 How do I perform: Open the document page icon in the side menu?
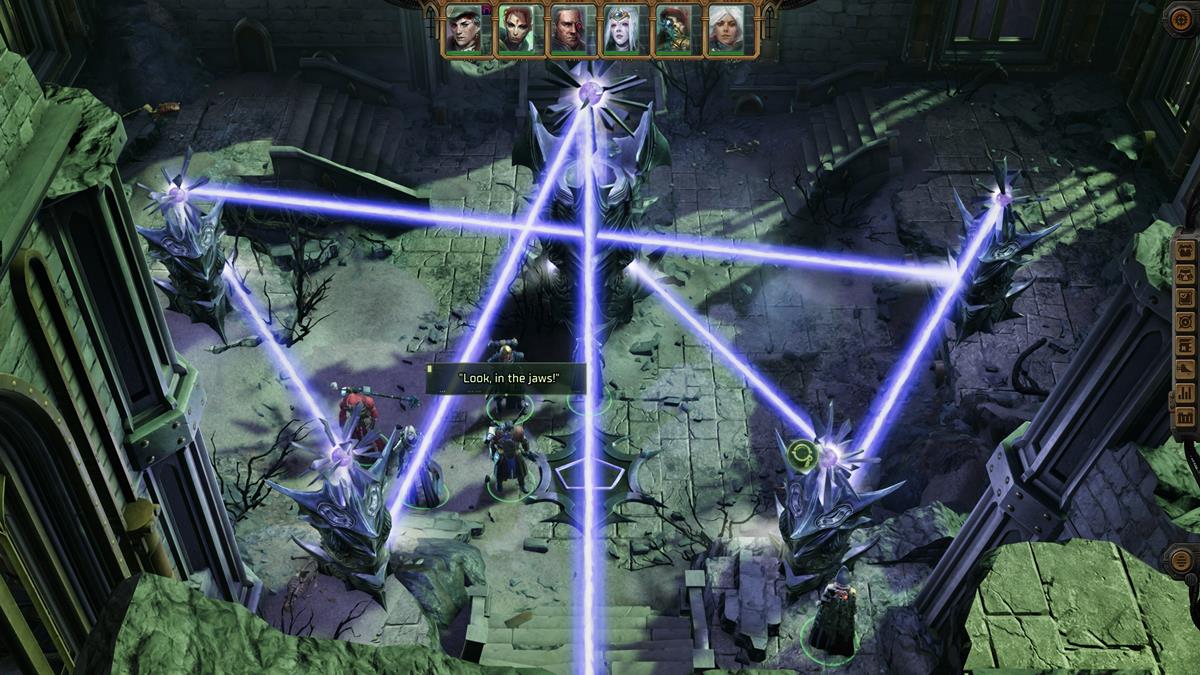pyautogui.click(x=1185, y=346)
